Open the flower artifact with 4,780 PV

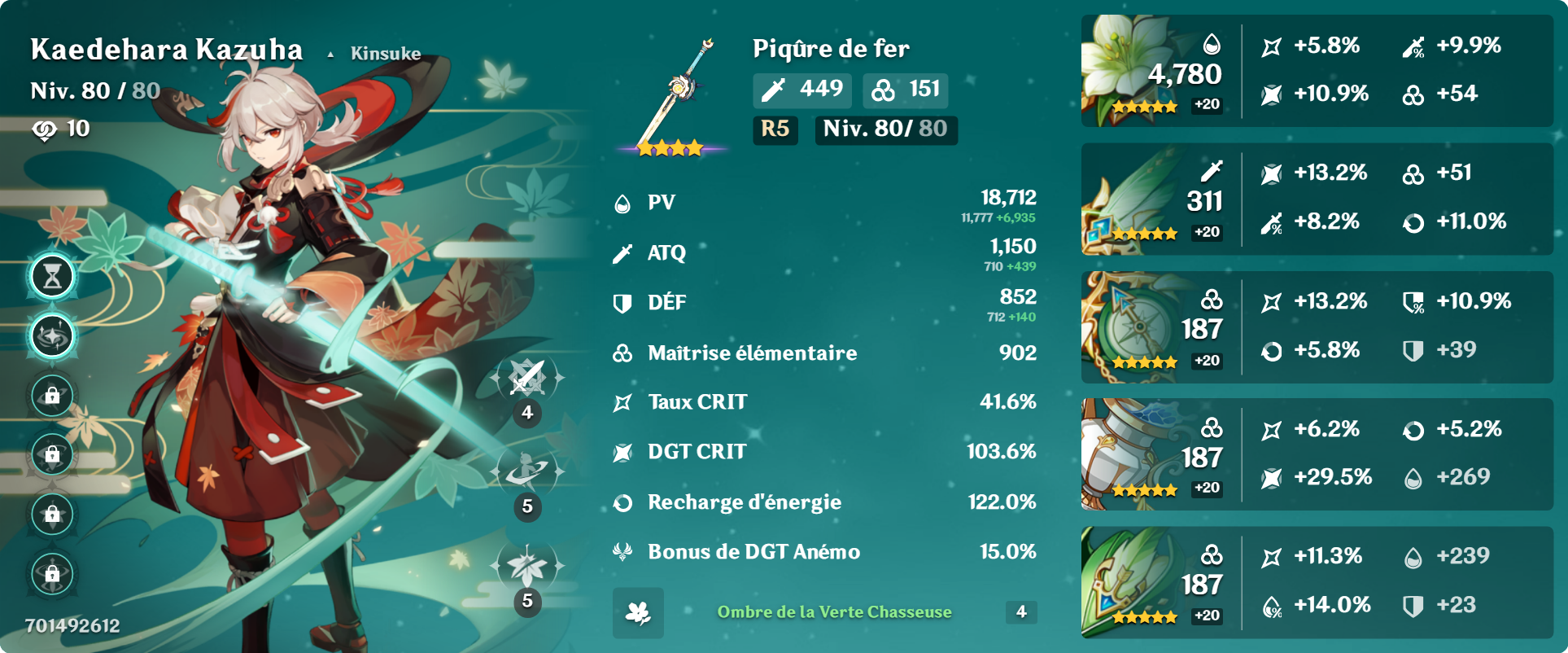tap(1129, 70)
